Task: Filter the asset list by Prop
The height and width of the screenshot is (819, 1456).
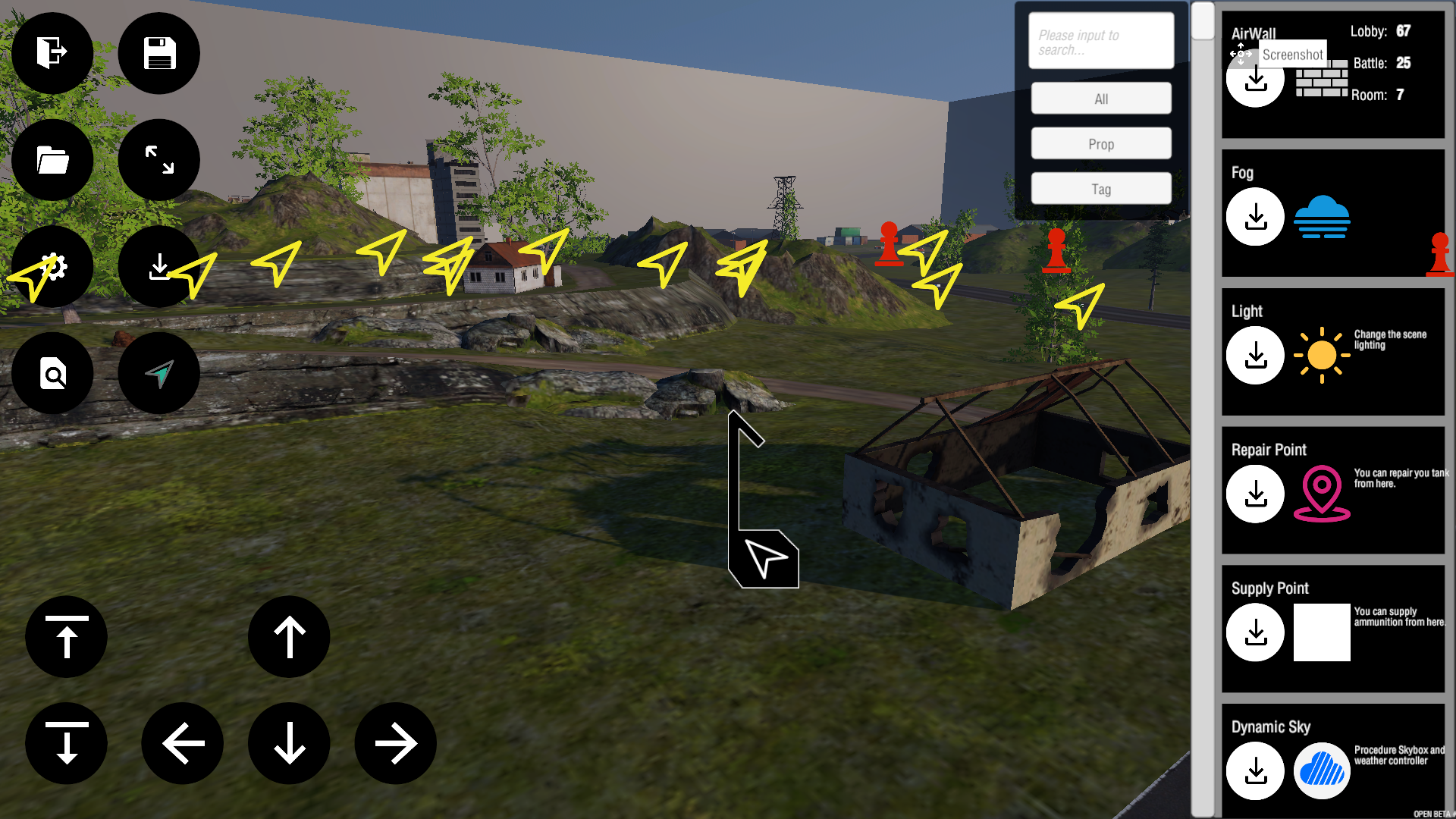Action: click(1100, 143)
